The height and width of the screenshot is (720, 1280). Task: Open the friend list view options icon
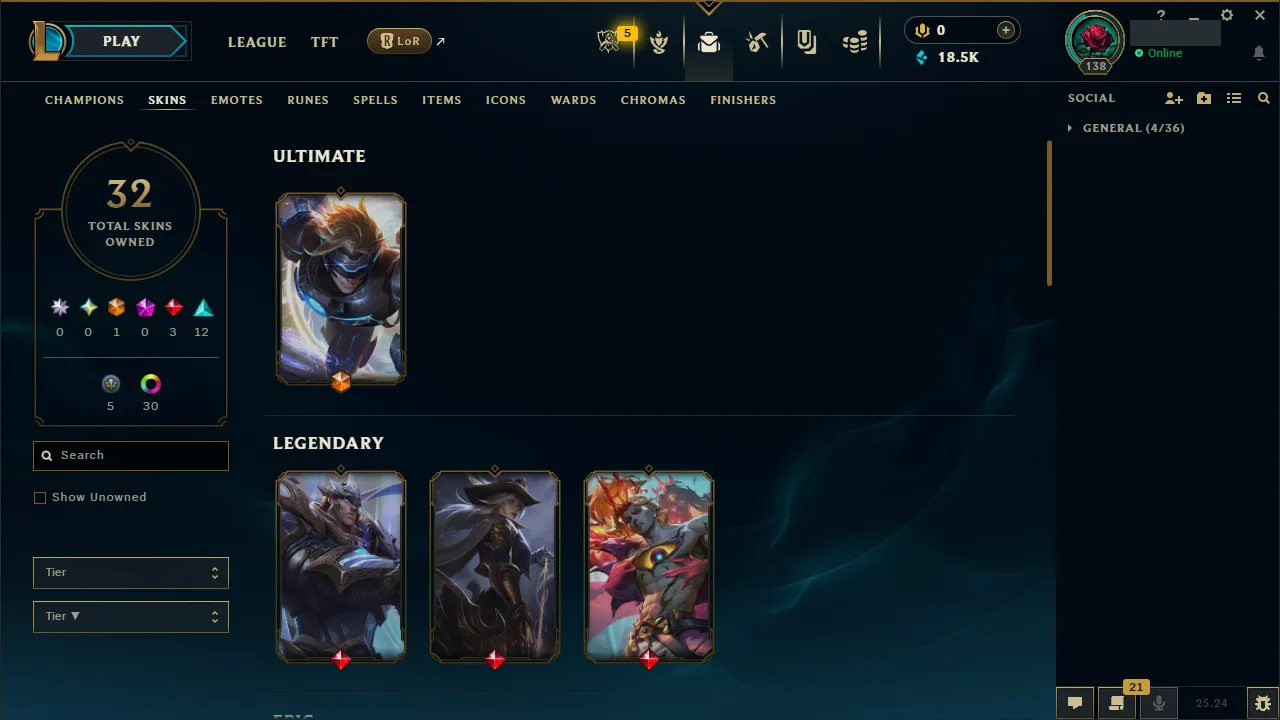pos(1234,98)
